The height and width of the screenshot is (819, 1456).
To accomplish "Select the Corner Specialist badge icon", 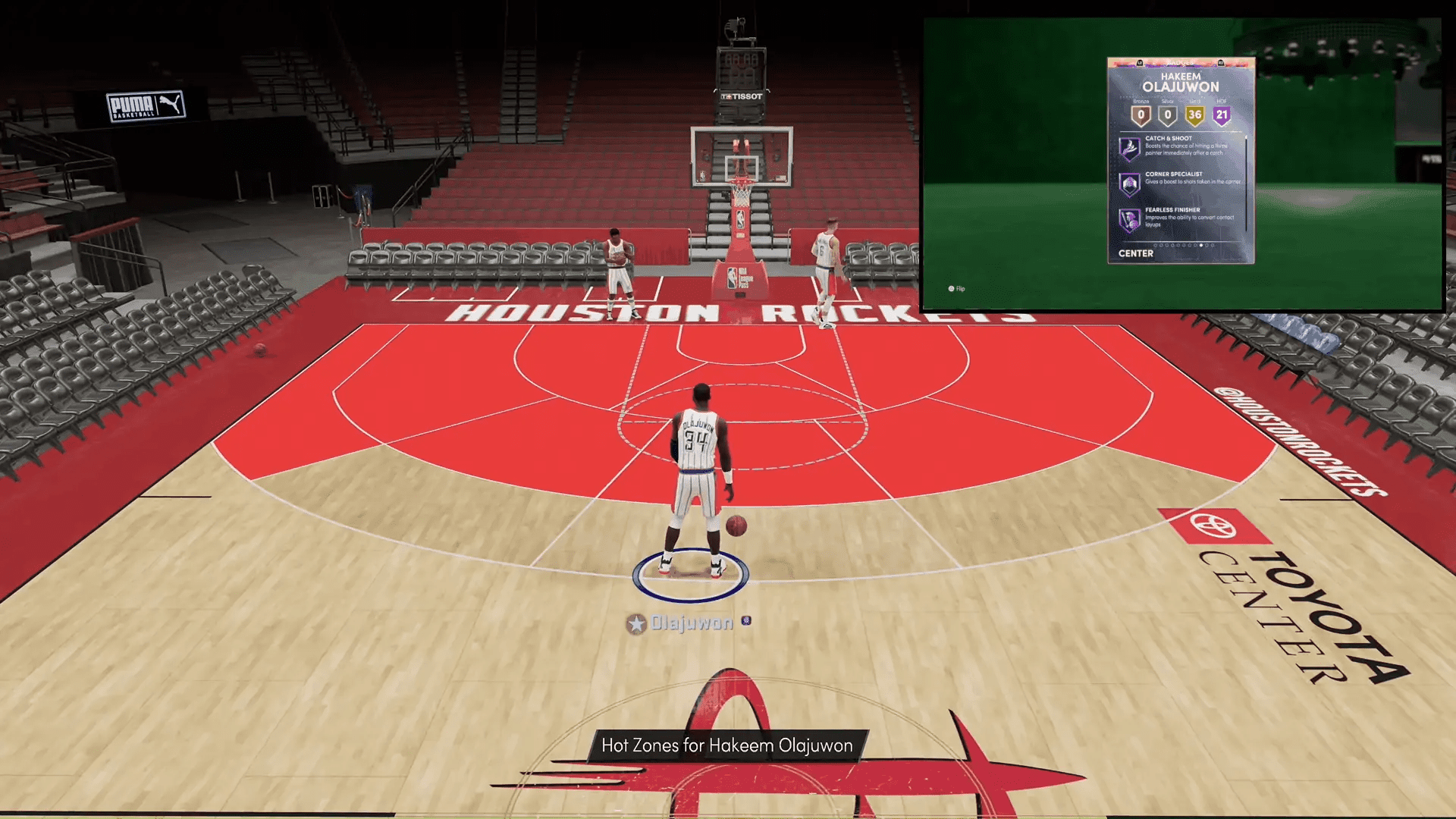I will point(1130,183).
